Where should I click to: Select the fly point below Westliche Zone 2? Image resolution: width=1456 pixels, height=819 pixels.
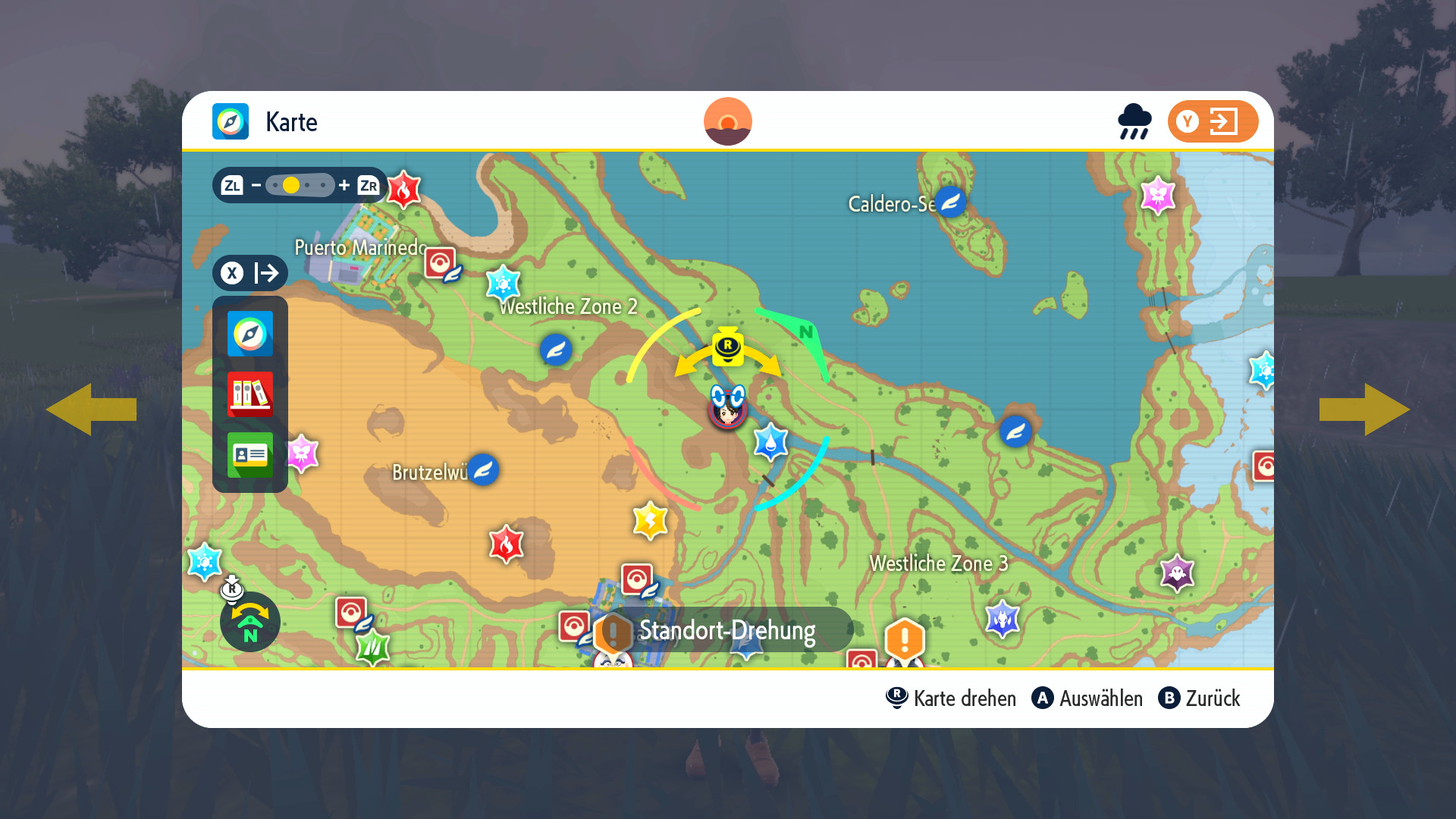point(556,350)
